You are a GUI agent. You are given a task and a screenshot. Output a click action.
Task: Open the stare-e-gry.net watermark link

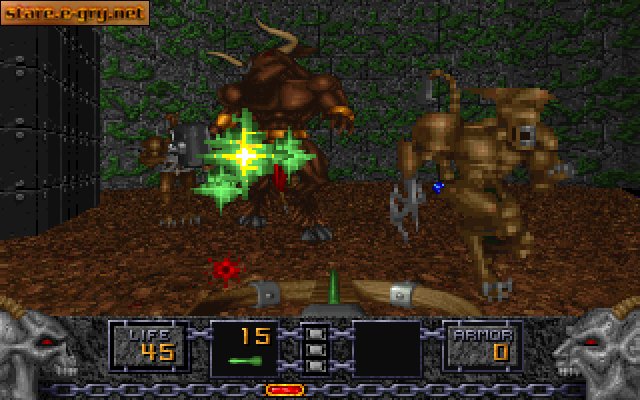pos(75,13)
